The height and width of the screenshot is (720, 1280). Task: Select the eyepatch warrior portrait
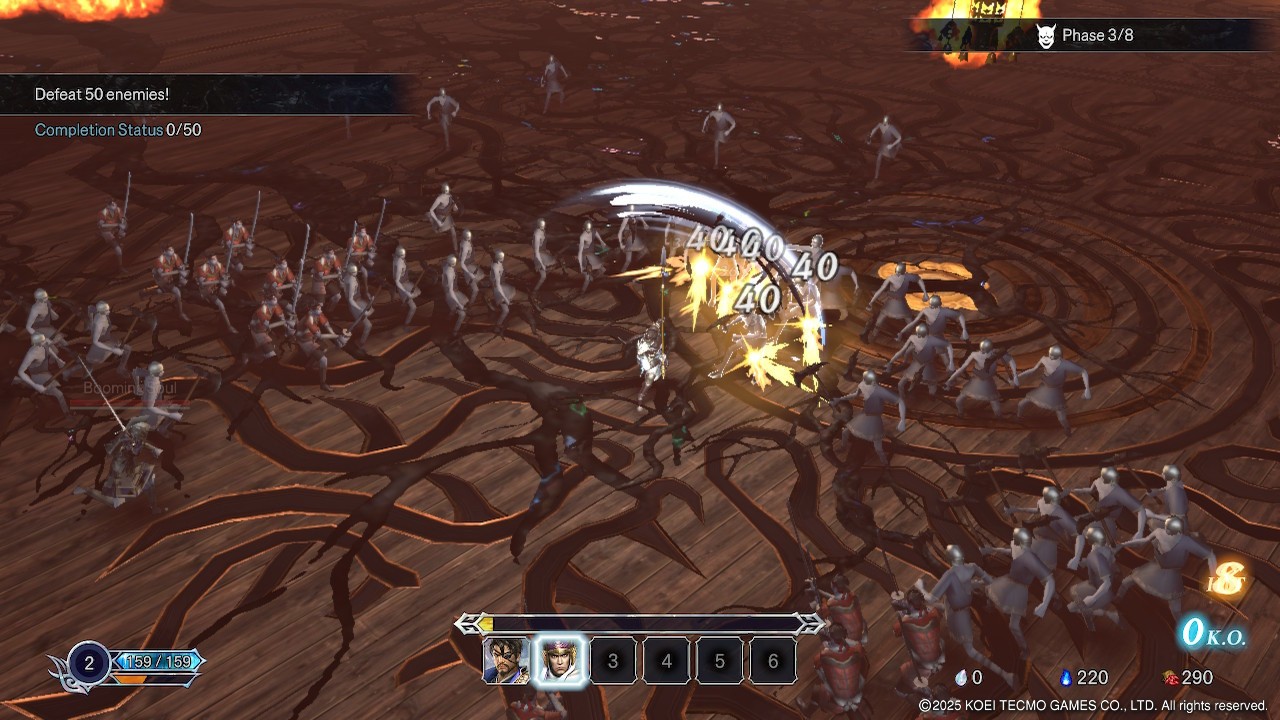coord(507,661)
